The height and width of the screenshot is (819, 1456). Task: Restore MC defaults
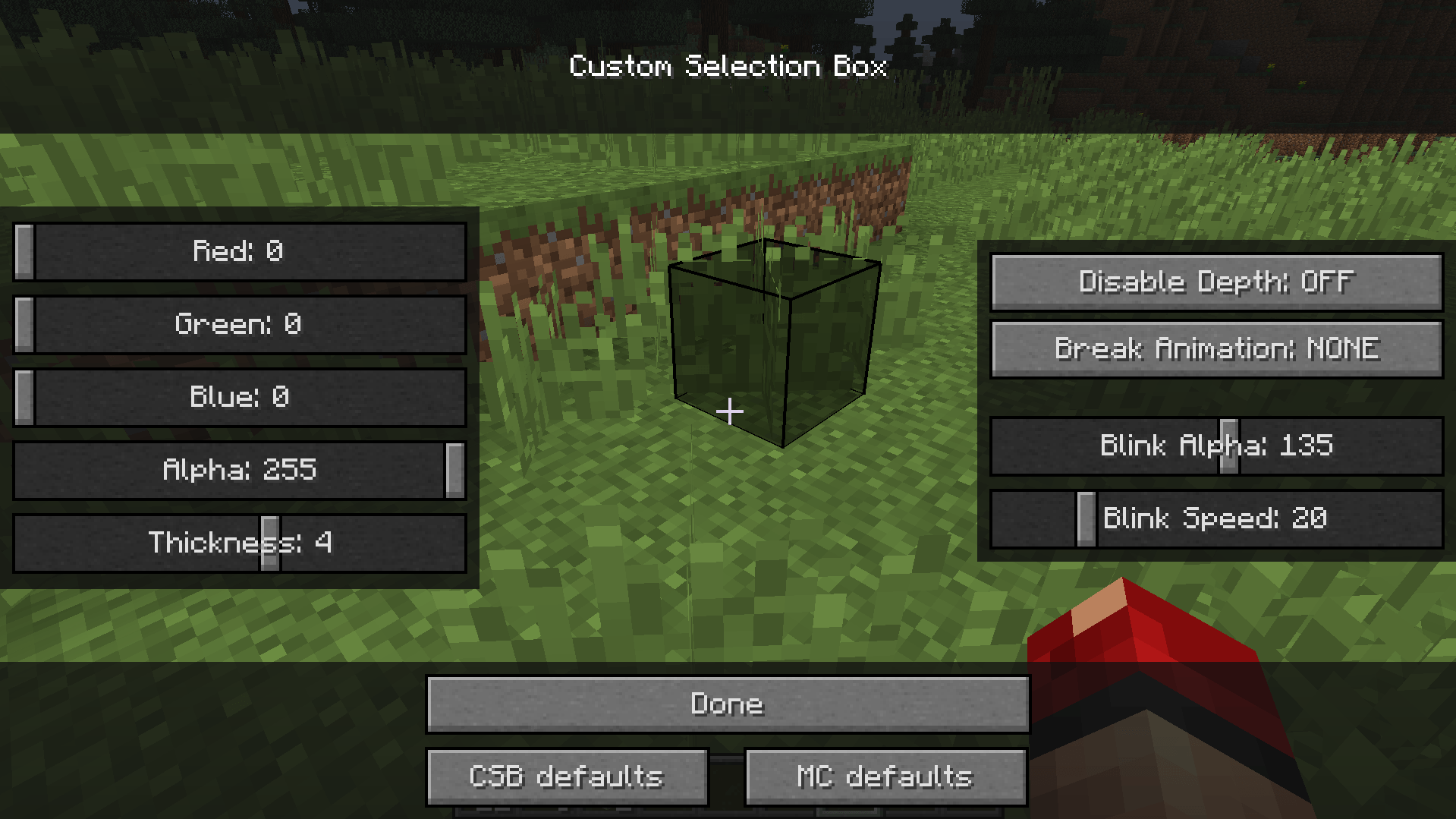click(884, 775)
